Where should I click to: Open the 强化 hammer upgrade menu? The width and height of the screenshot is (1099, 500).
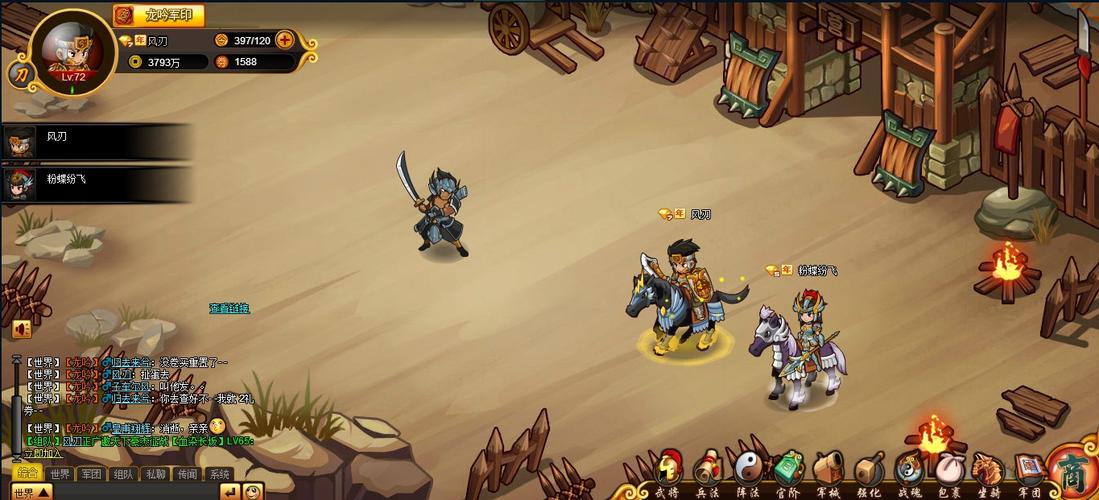pyautogui.click(x=868, y=471)
